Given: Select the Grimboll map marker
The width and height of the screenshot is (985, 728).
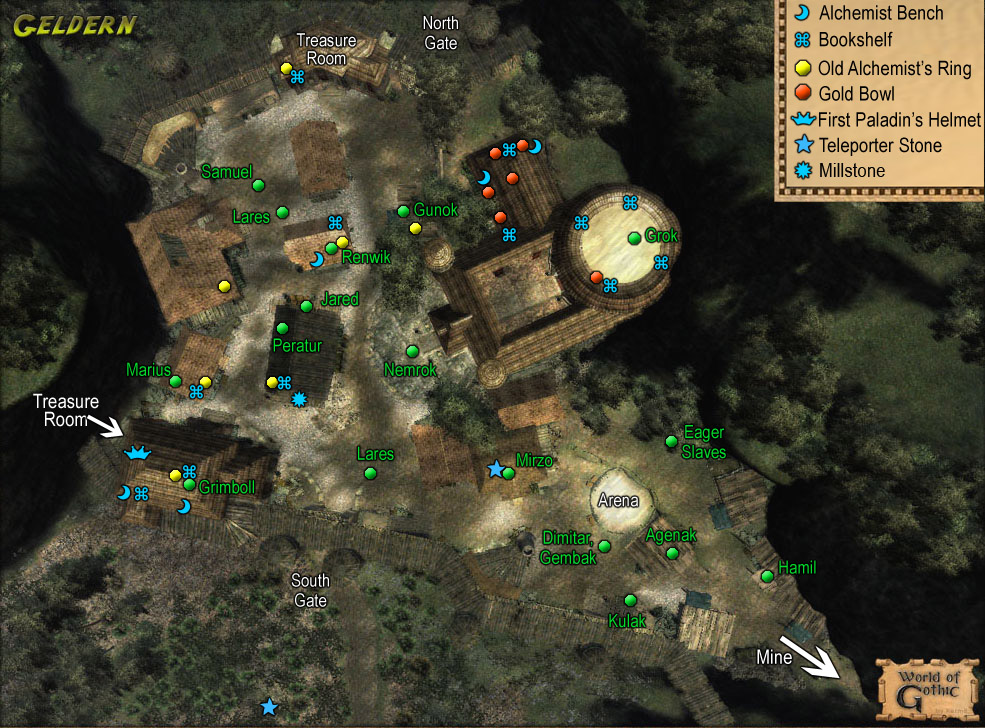Looking at the screenshot, I should pyautogui.click(x=189, y=484).
